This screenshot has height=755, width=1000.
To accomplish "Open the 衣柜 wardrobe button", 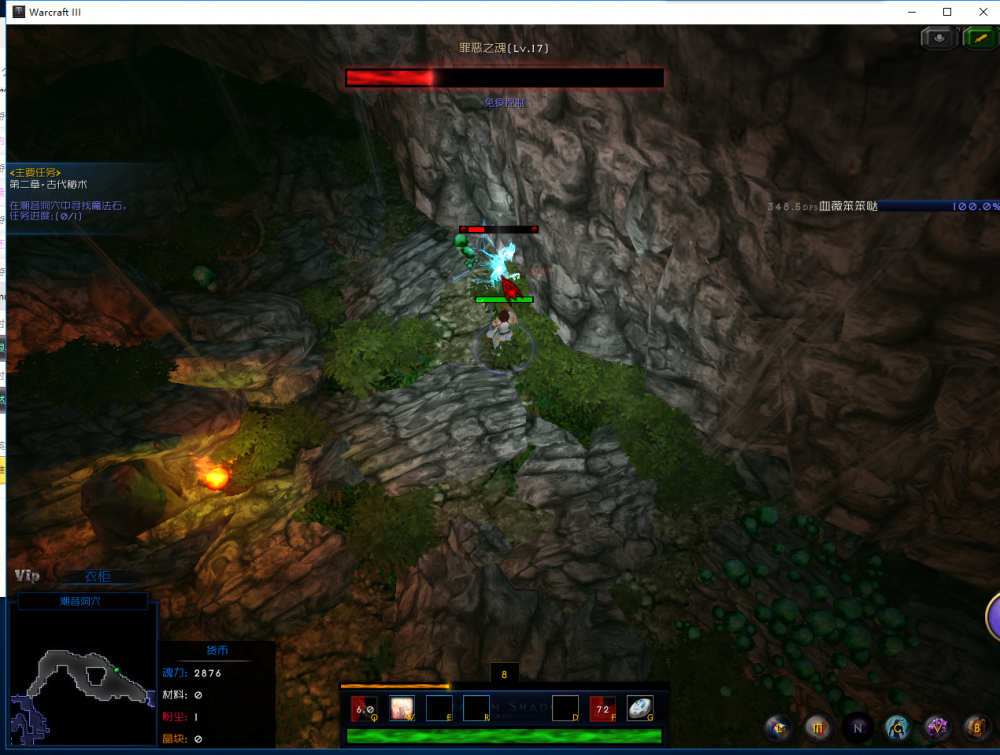I will (97, 577).
